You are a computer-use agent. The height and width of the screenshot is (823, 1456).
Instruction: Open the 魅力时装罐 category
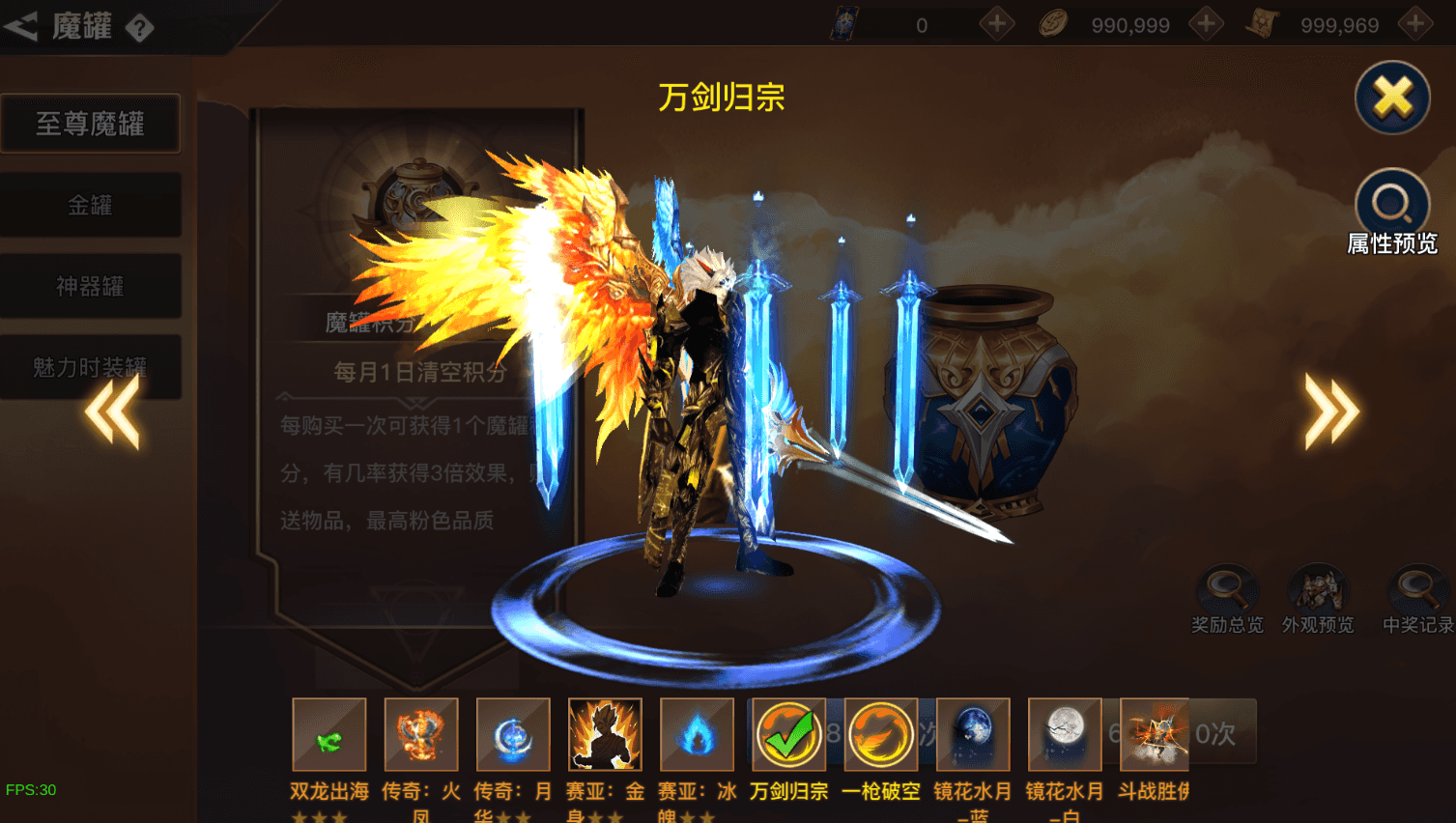point(91,367)
